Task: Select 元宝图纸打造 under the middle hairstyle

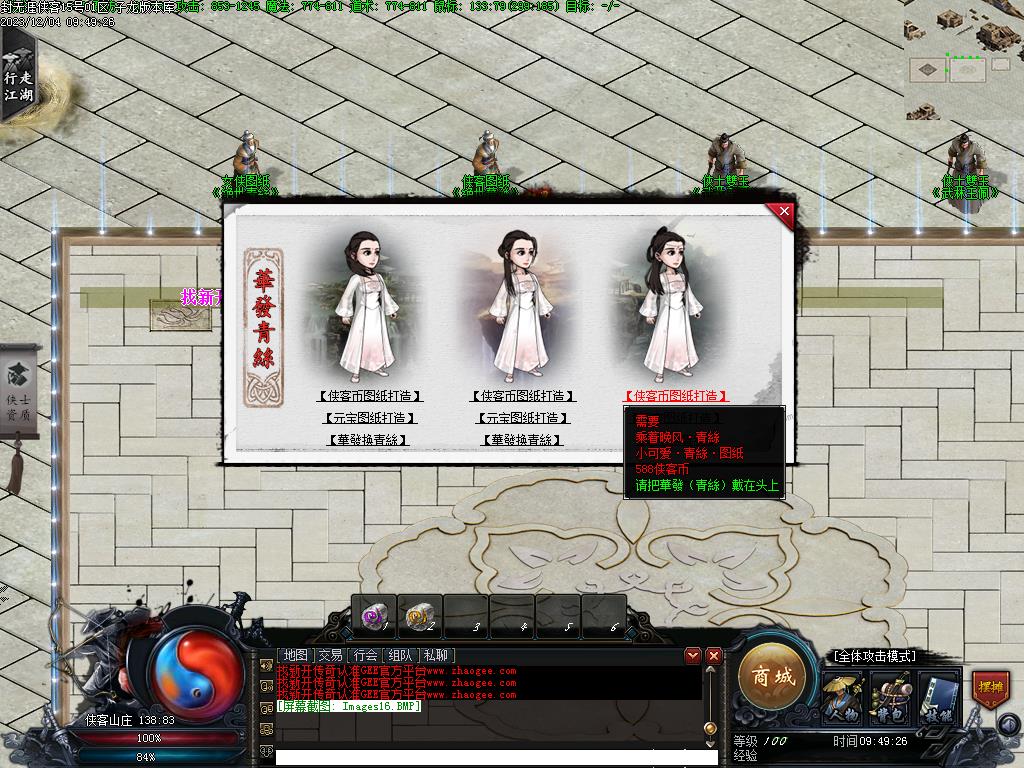Action: click(x=523, y=418)
